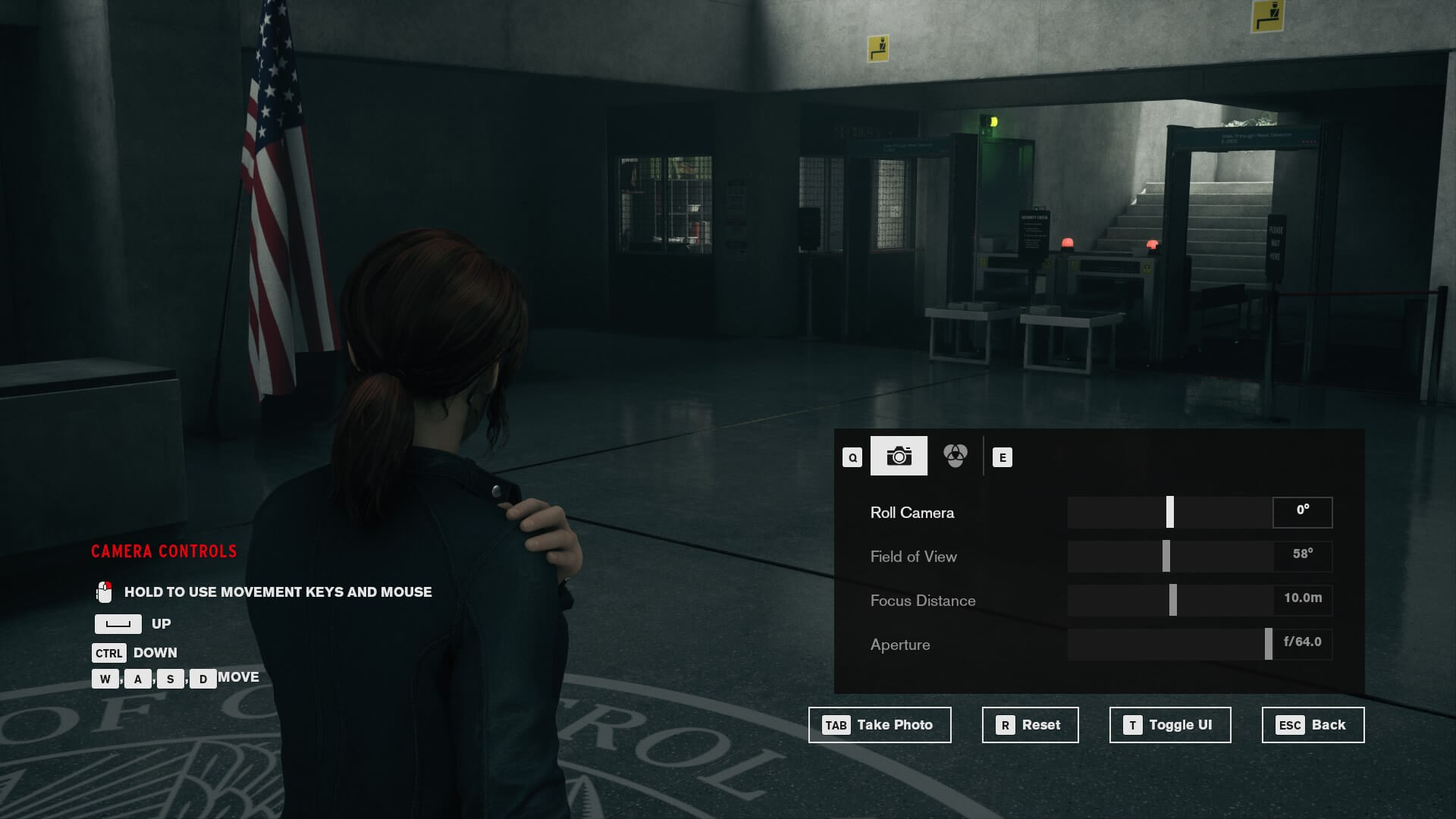This screenshot has width=1456, height=819.
Task: Select the W movement key icon
Action: [x=104, y=679]
